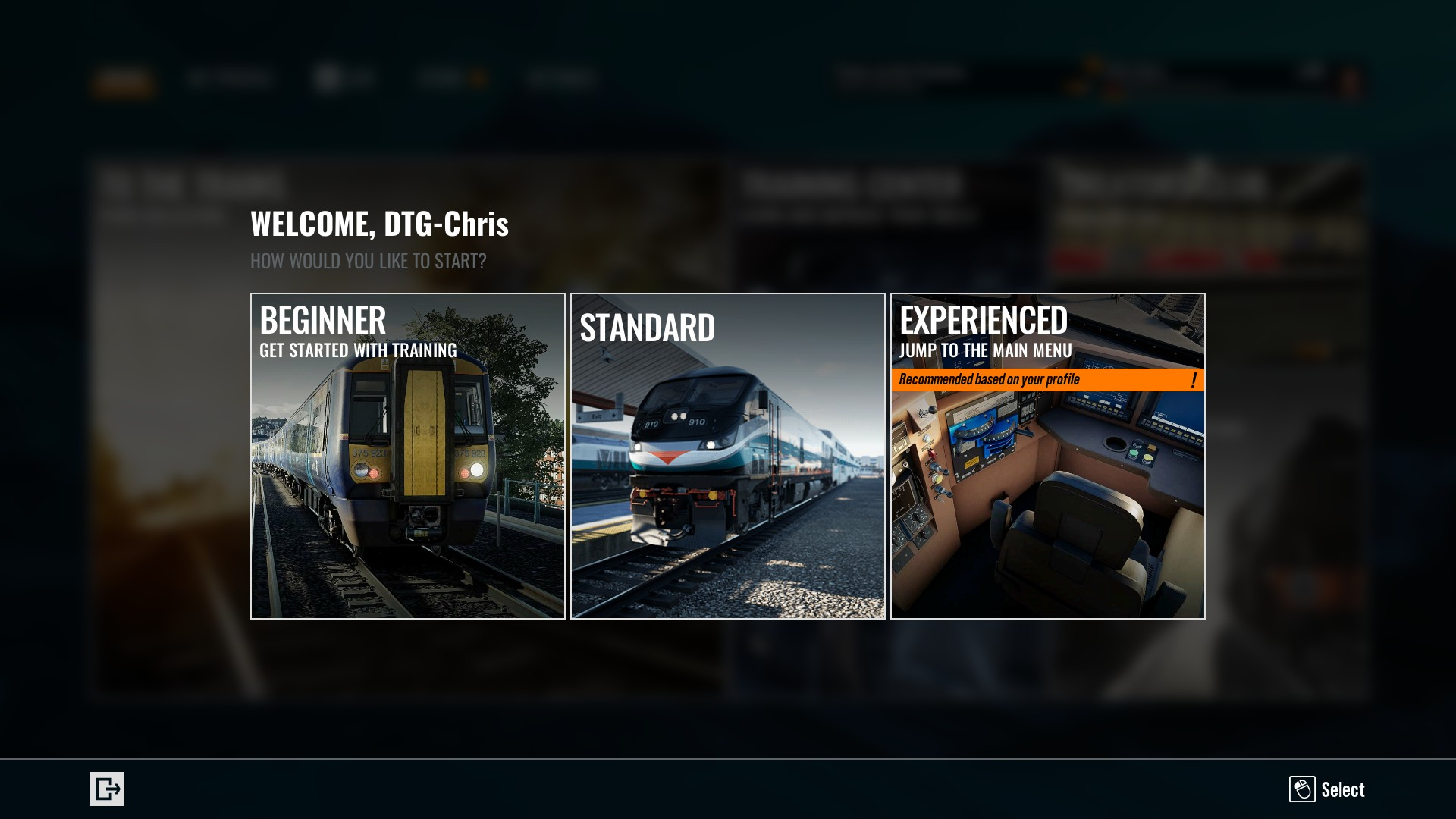
Task: Select the Standard start tile
Action: [x=728, y=456]
